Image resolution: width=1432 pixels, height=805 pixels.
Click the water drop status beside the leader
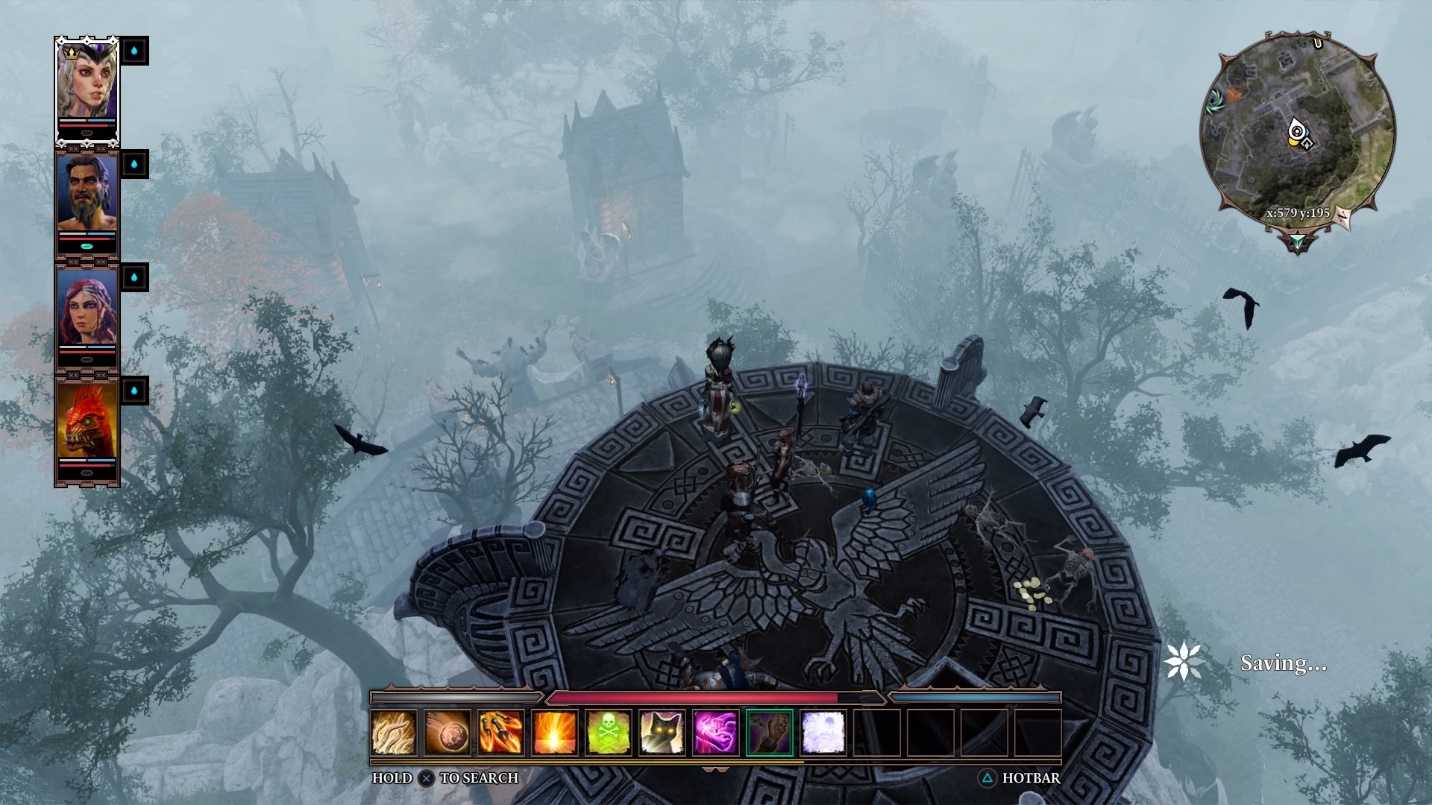click(x=134, y=51)
